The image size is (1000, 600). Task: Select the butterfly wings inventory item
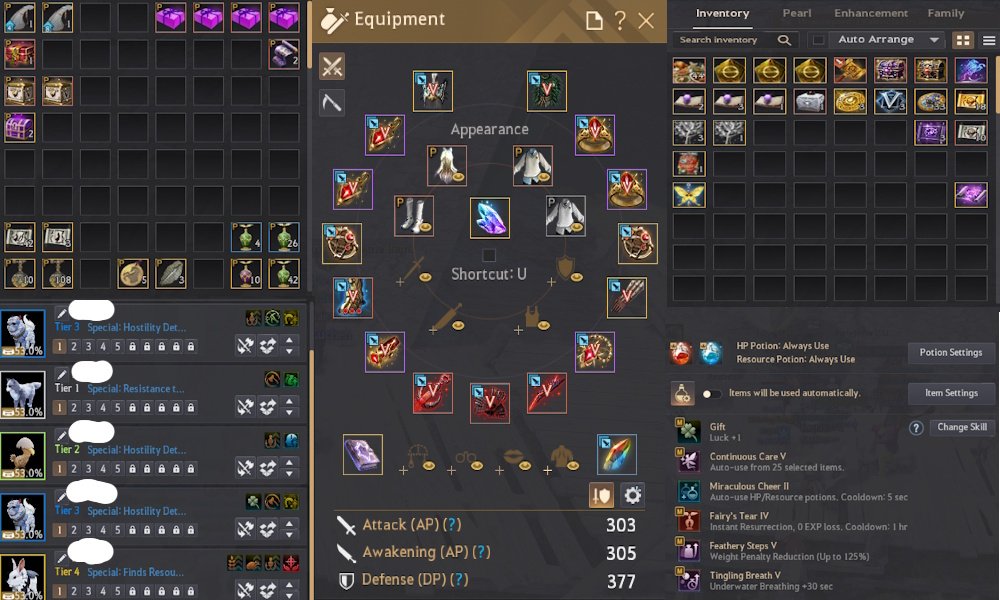689,195
